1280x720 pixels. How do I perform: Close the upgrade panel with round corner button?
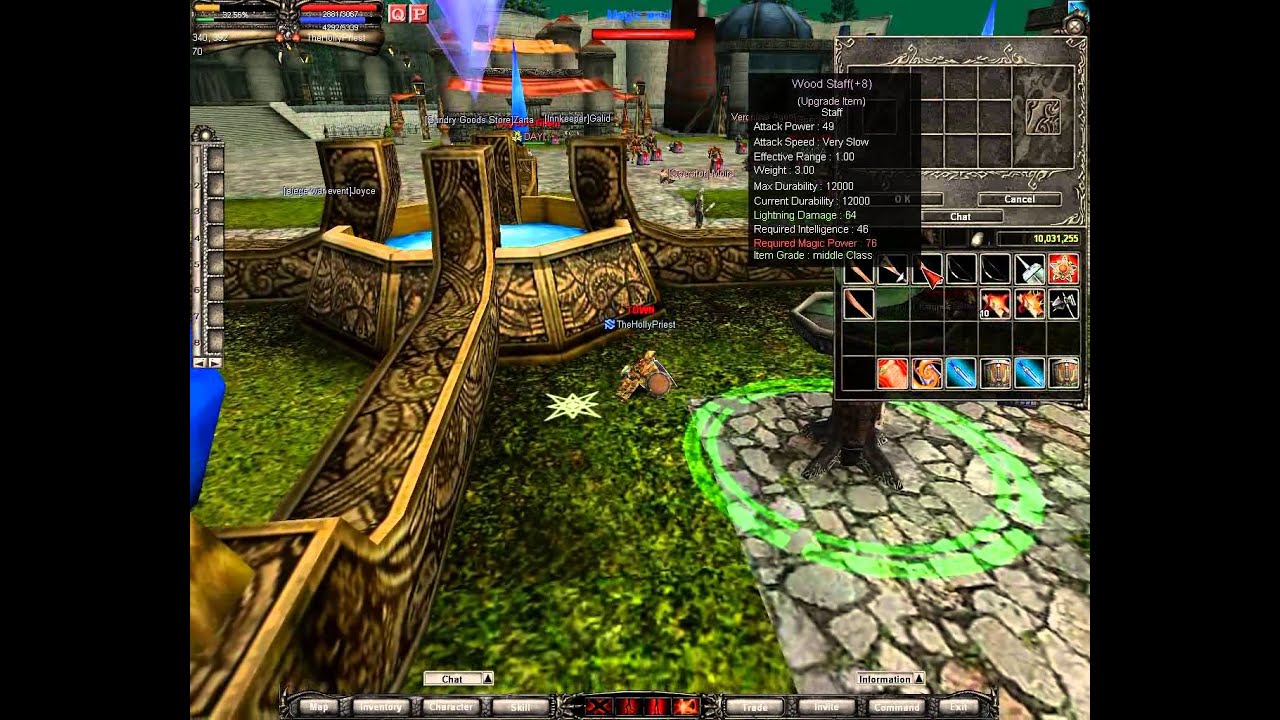point(1074,26)
